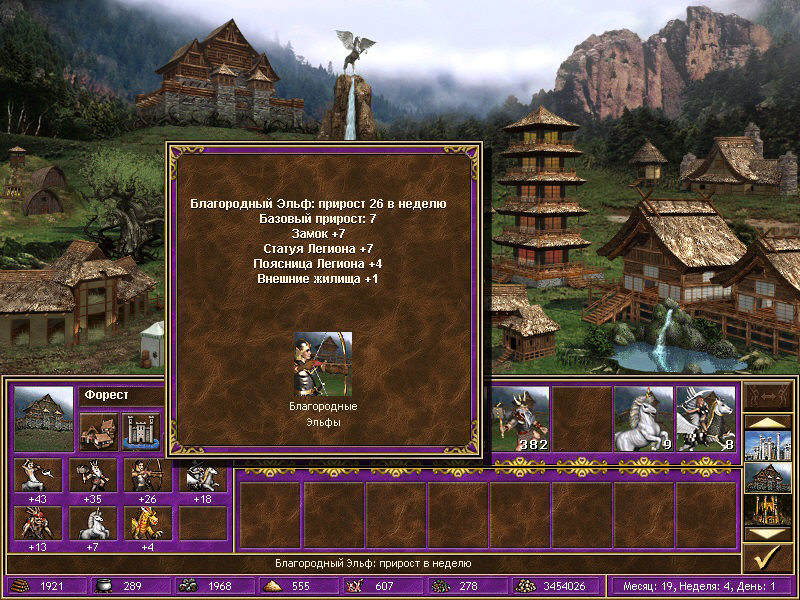Select the centaur growth icon showing +43
The width and height of the screenshot is (800, 600).
pyautogui.click(x=38, y=474)
